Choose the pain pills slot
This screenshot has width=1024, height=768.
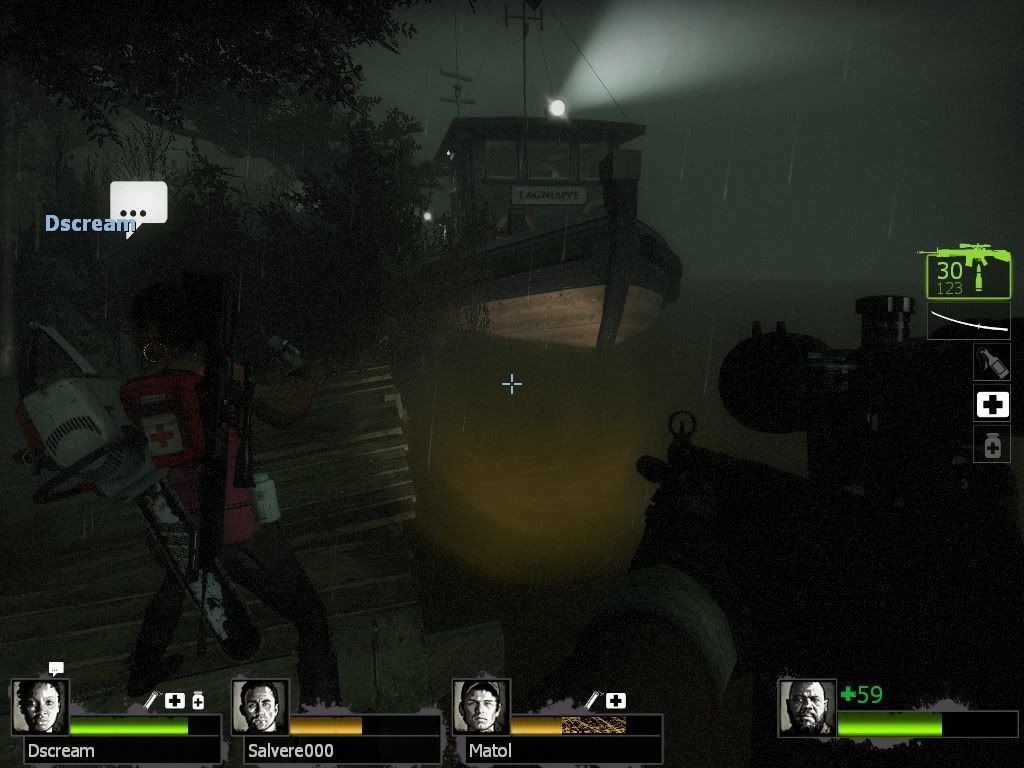pos(992,445)
